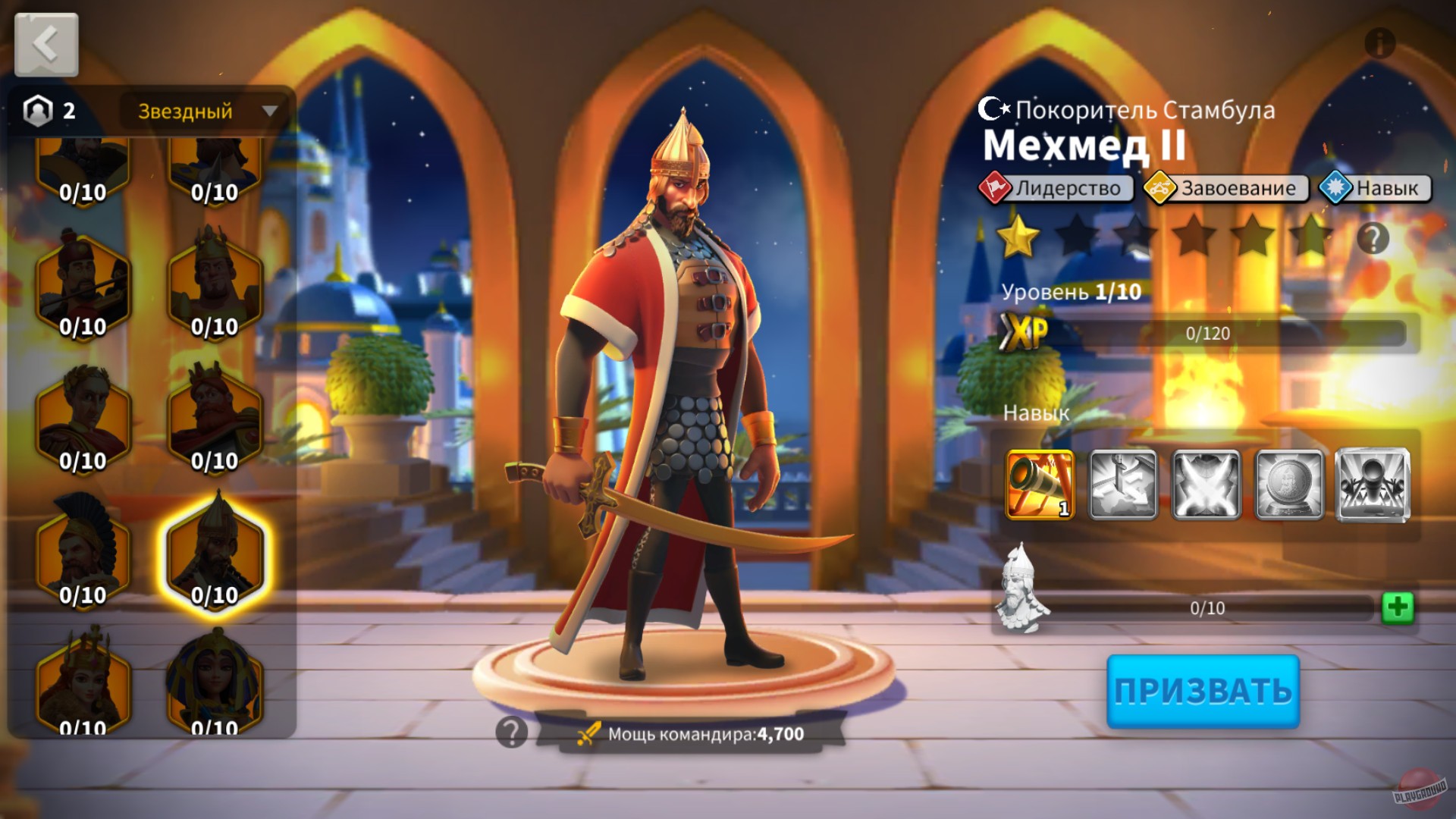
Task: Click the XP progress bar showing 0/120
Action: pyautogui.click(x=1251, y=331)
